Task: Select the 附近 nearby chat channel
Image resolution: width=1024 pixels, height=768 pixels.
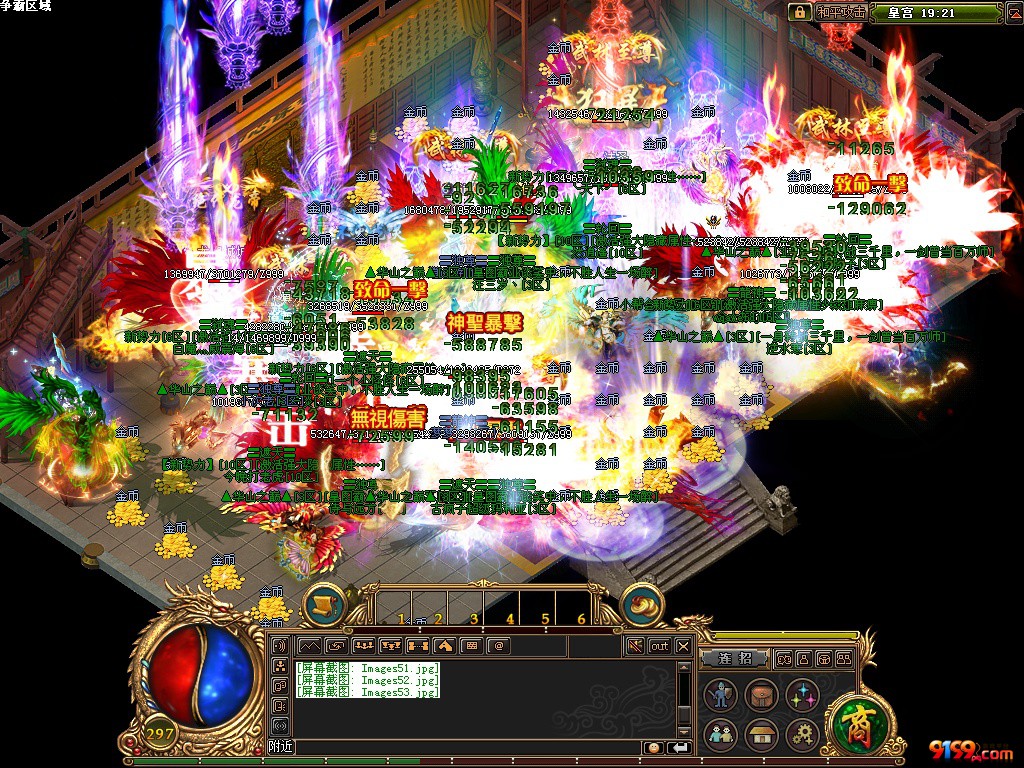Action: [x=281, y=747]
